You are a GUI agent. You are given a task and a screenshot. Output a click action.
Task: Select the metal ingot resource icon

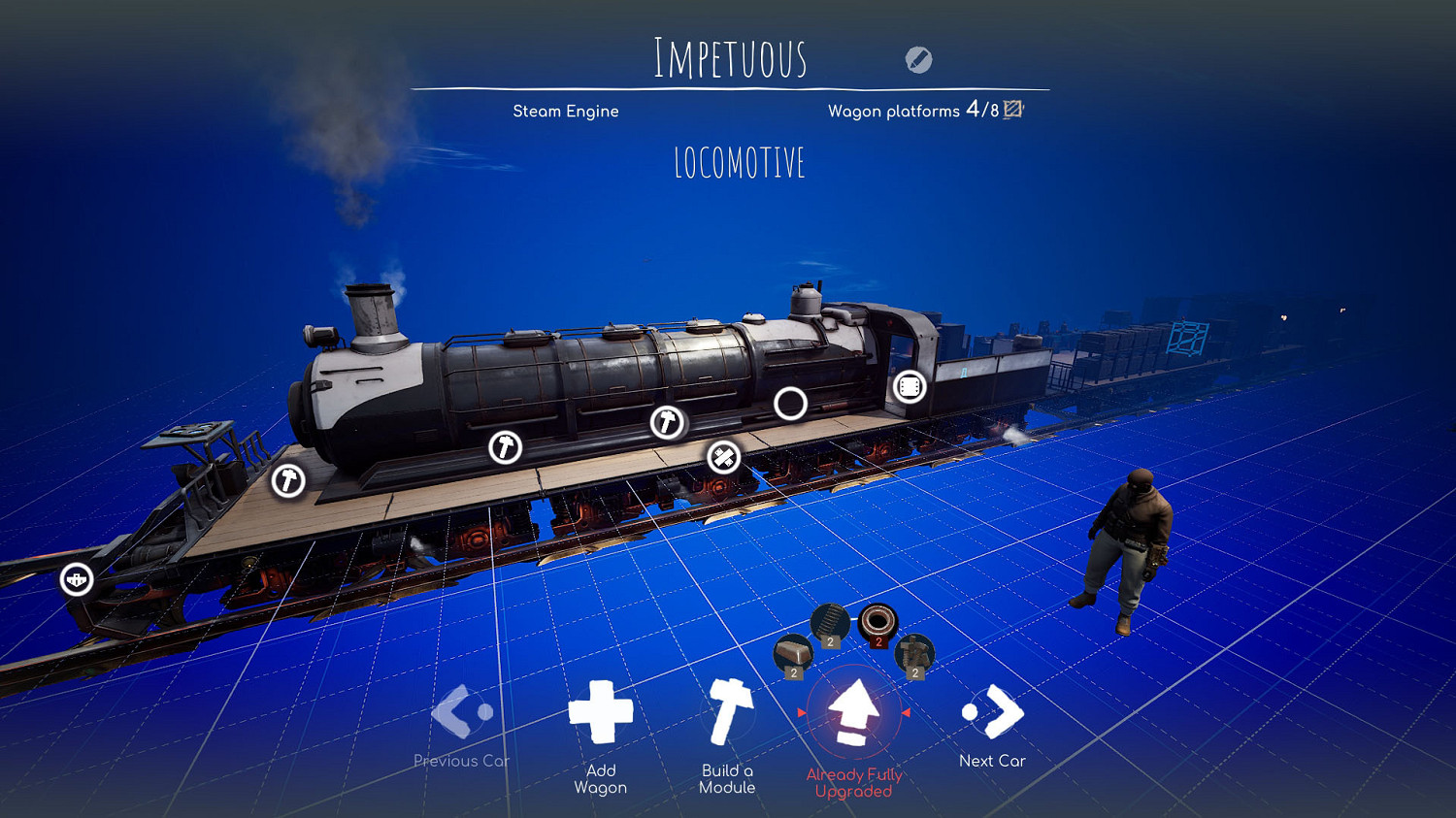(x=793, y=652)
